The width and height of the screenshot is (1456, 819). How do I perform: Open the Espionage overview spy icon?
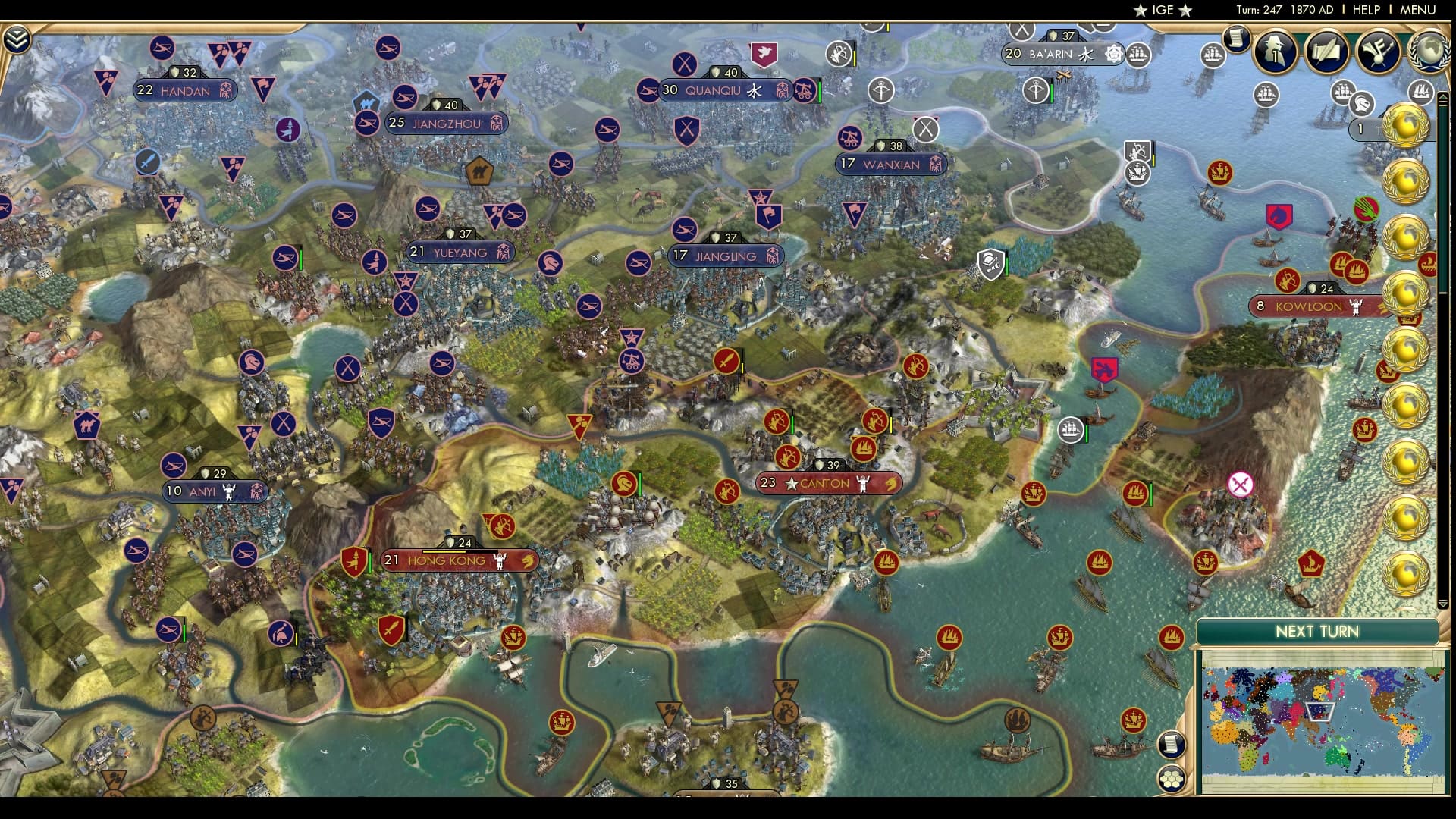coord(1274,53)
